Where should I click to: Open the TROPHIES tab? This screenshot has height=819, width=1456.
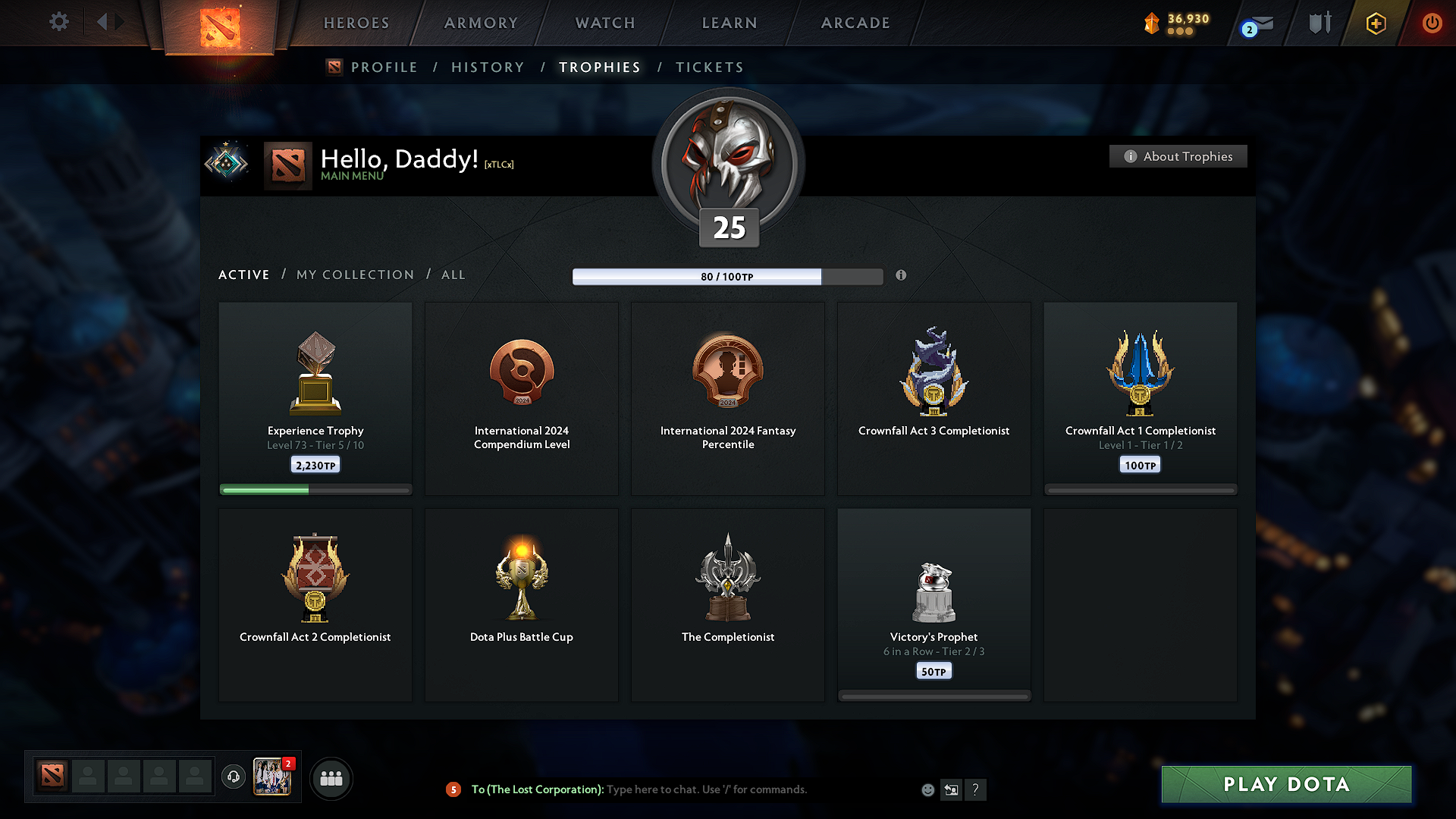[x=599, y=67]
